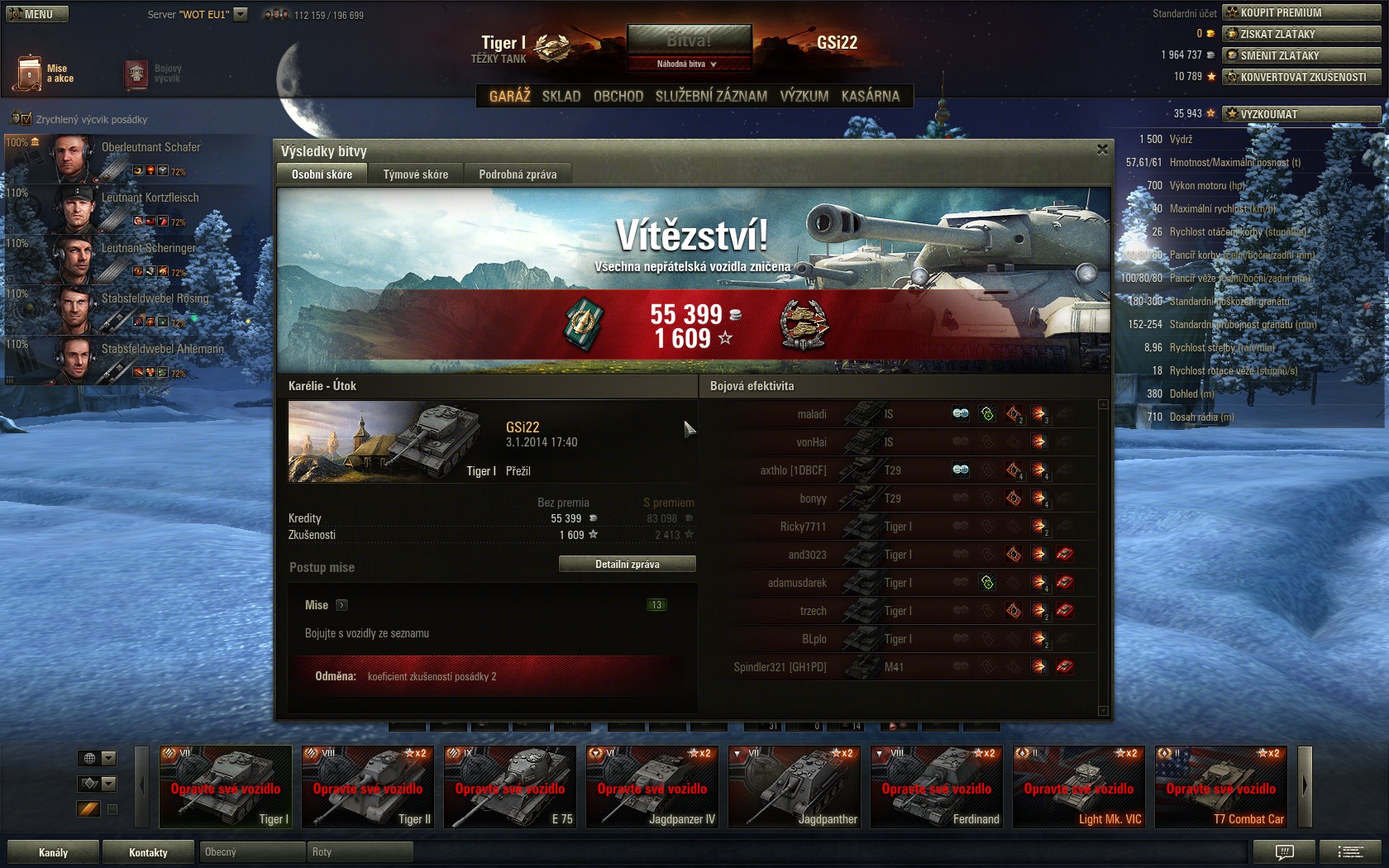Open the main MENU button
Image resolution: width=1389 pixels, height=868 pixels.
pos(37,14)
